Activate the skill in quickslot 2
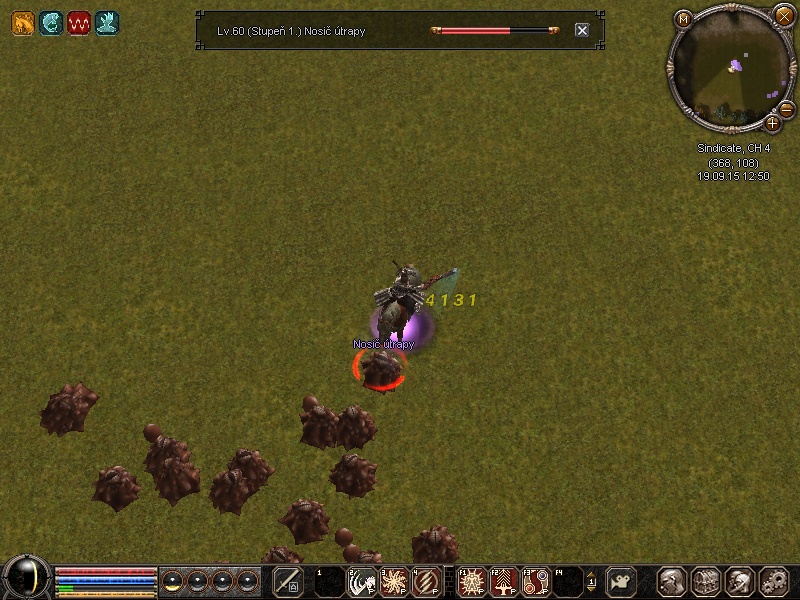Screen dimensions: 800x600 [361, 581]
